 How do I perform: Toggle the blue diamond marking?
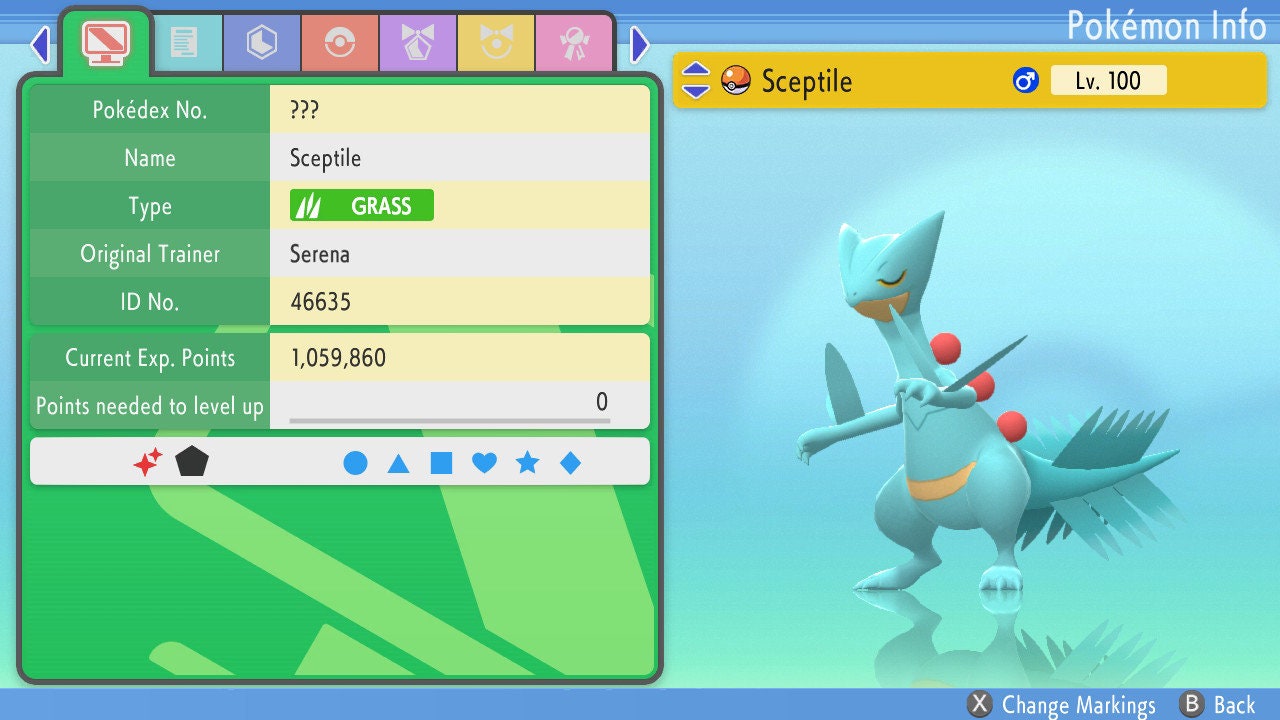point(570,463)
